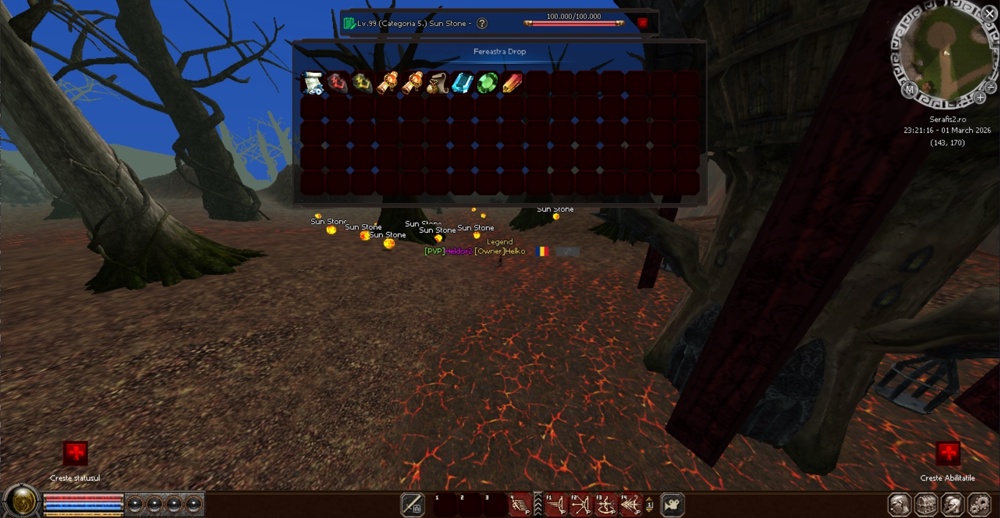Choose the red ore stone drop
The width and height of the screenshot is (1000, 518).
(338, 83)
